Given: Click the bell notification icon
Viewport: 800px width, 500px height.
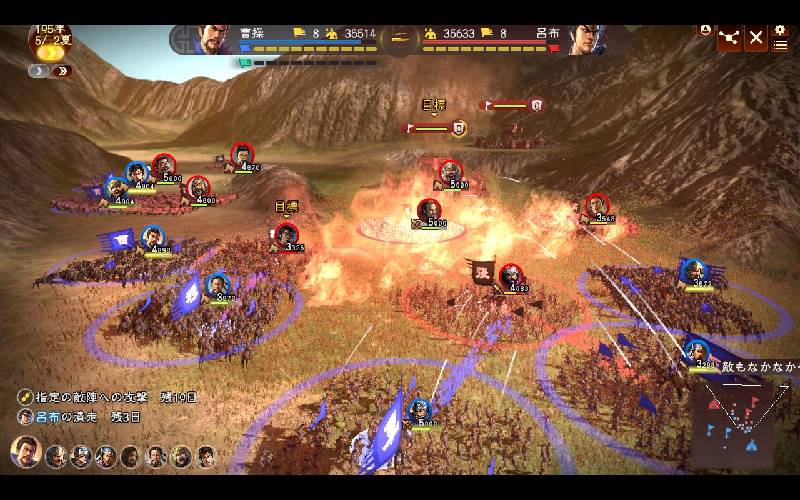Looking at the screenshot, I should tap(706, 30).
